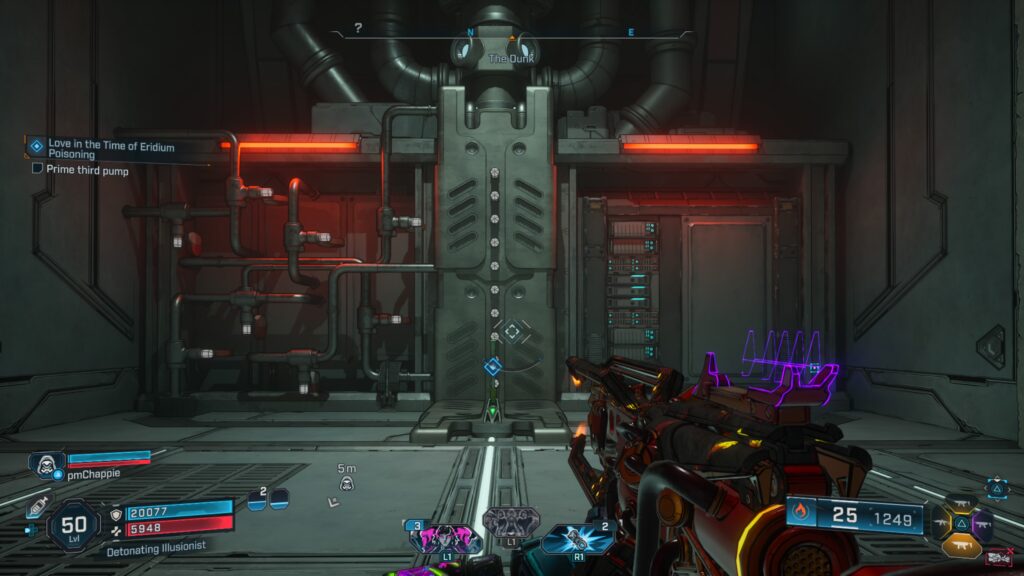
Task: Throw the blue grenade ordnance icon
Action: coord(573,538)
